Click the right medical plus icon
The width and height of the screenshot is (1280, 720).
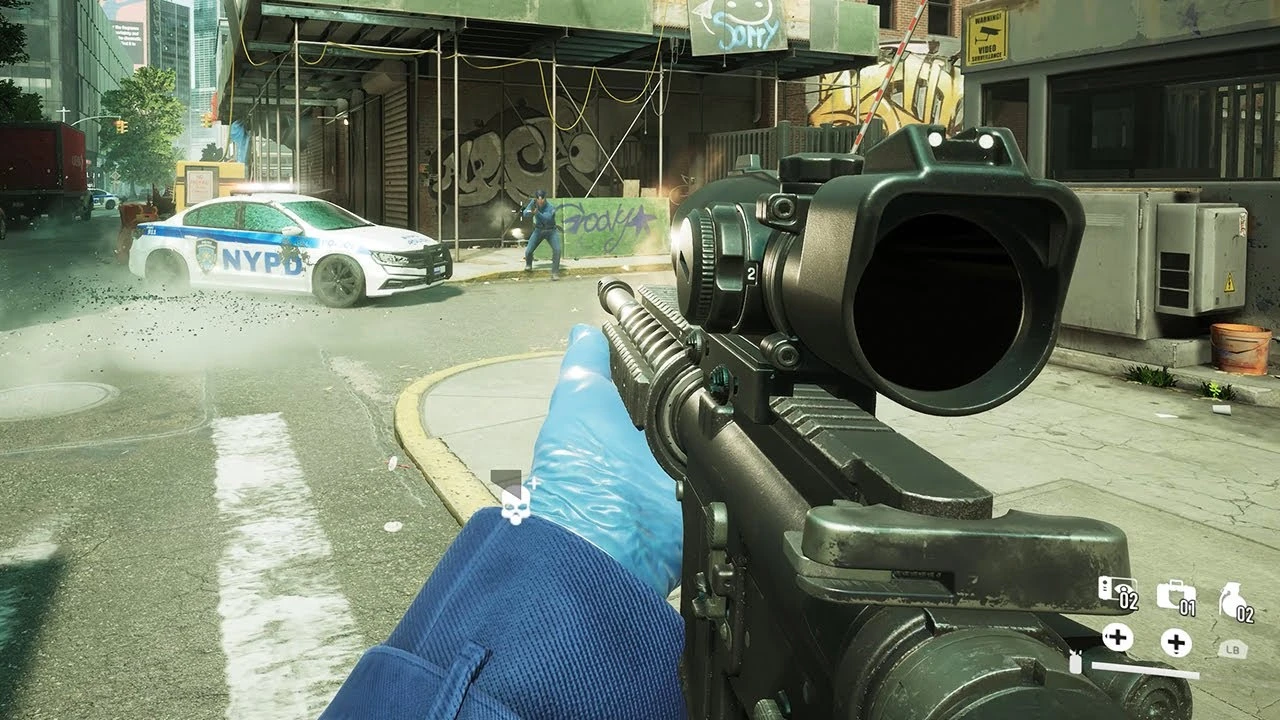1175,643
